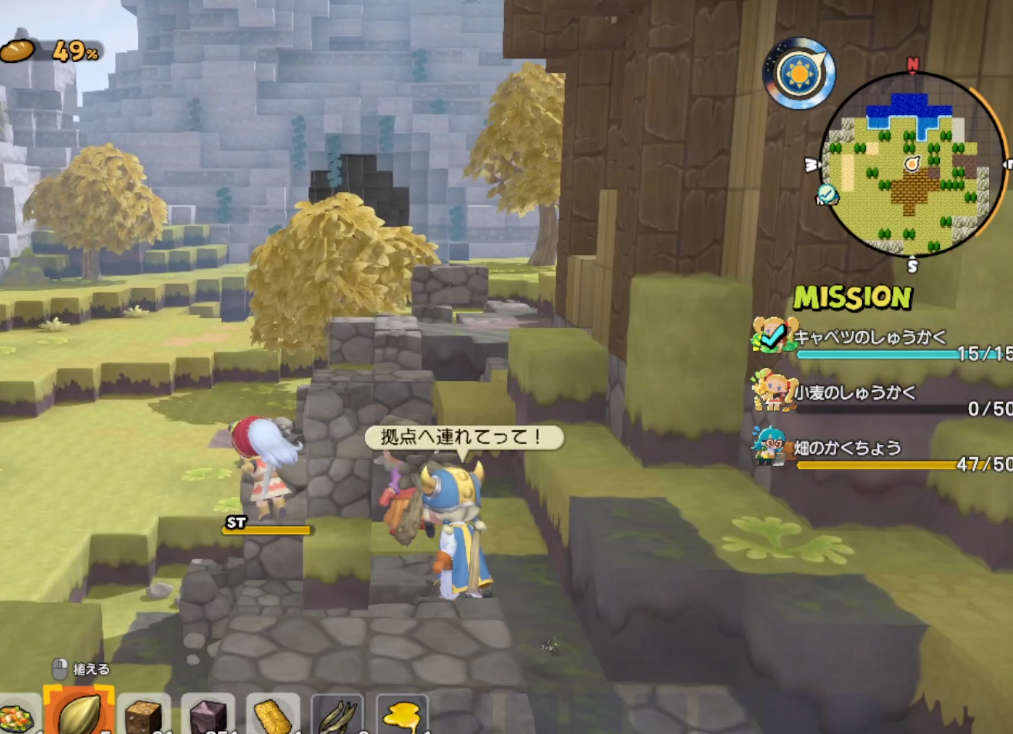Viewport: 1013px width, 734px height.
Task: Select the yellow straw bundle slot
Action: pyautogui.click(x=272, y=716)
